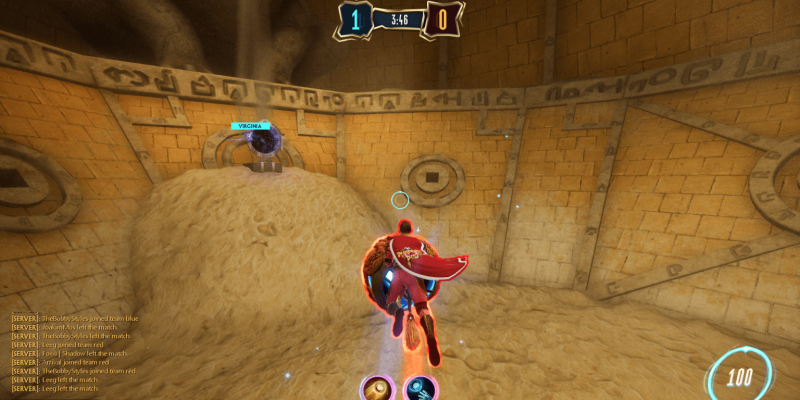Activate the blue orb hand ability
The width and height of the screenshot is (800, 400).
[420, 389]
